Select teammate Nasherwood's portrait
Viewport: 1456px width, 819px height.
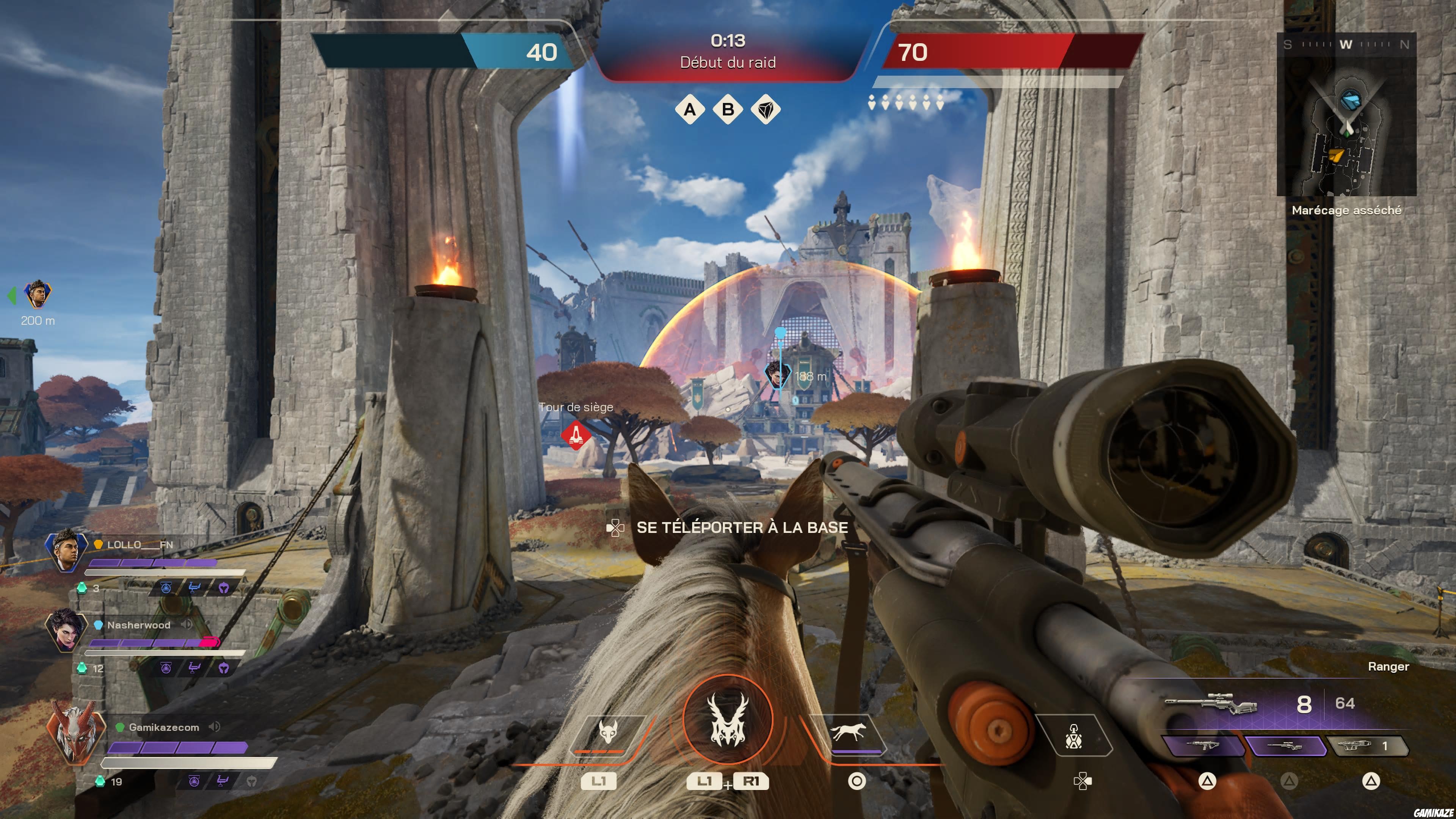pyautogui.click(x=66, y=631)
